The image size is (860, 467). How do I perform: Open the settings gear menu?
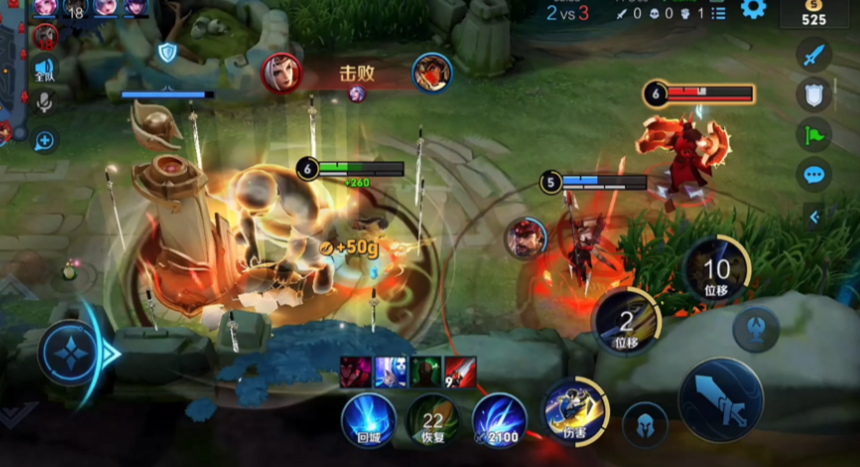(753, 10)
